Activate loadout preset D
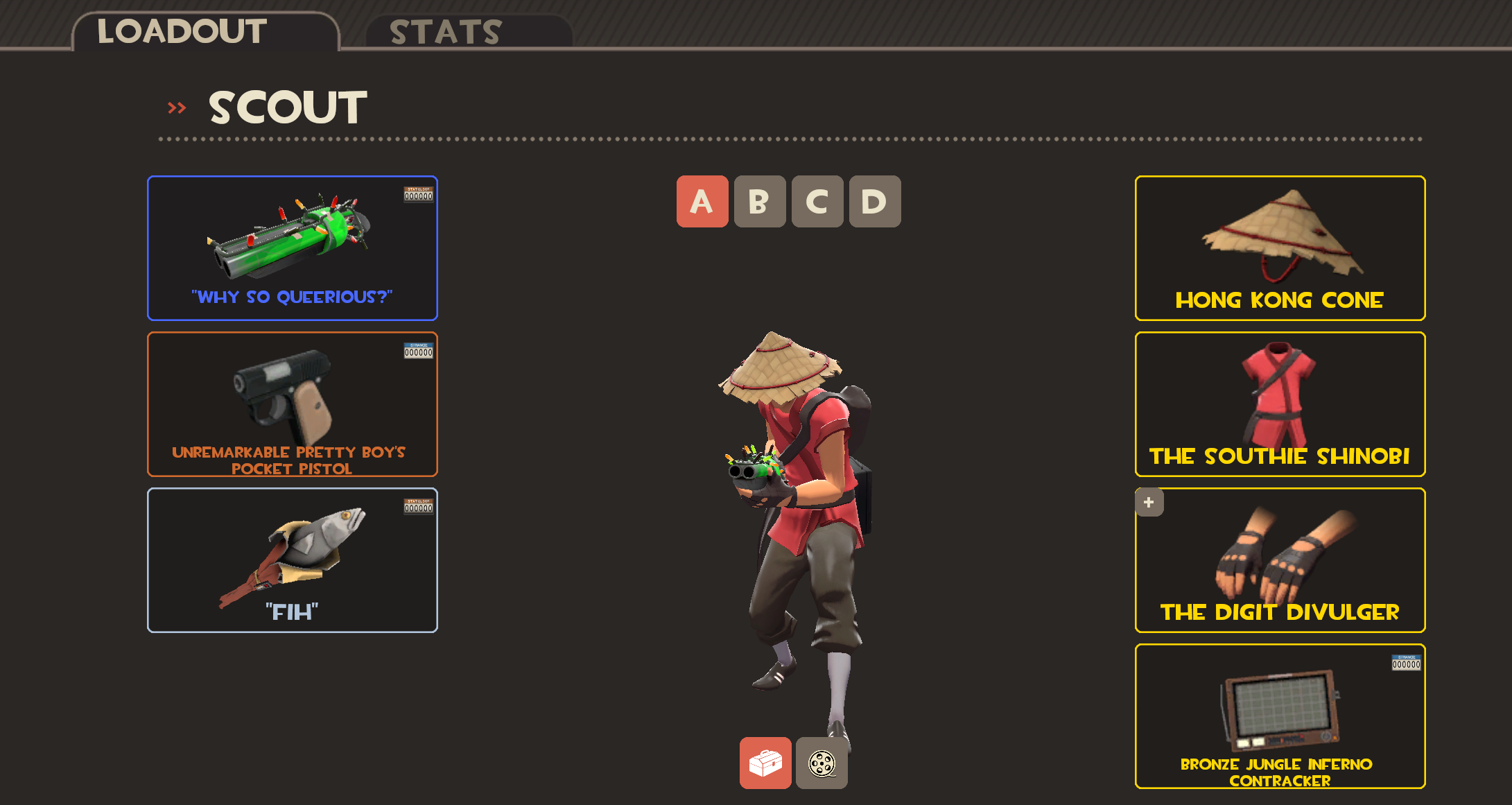1512x805 pixels. (874, 202)
